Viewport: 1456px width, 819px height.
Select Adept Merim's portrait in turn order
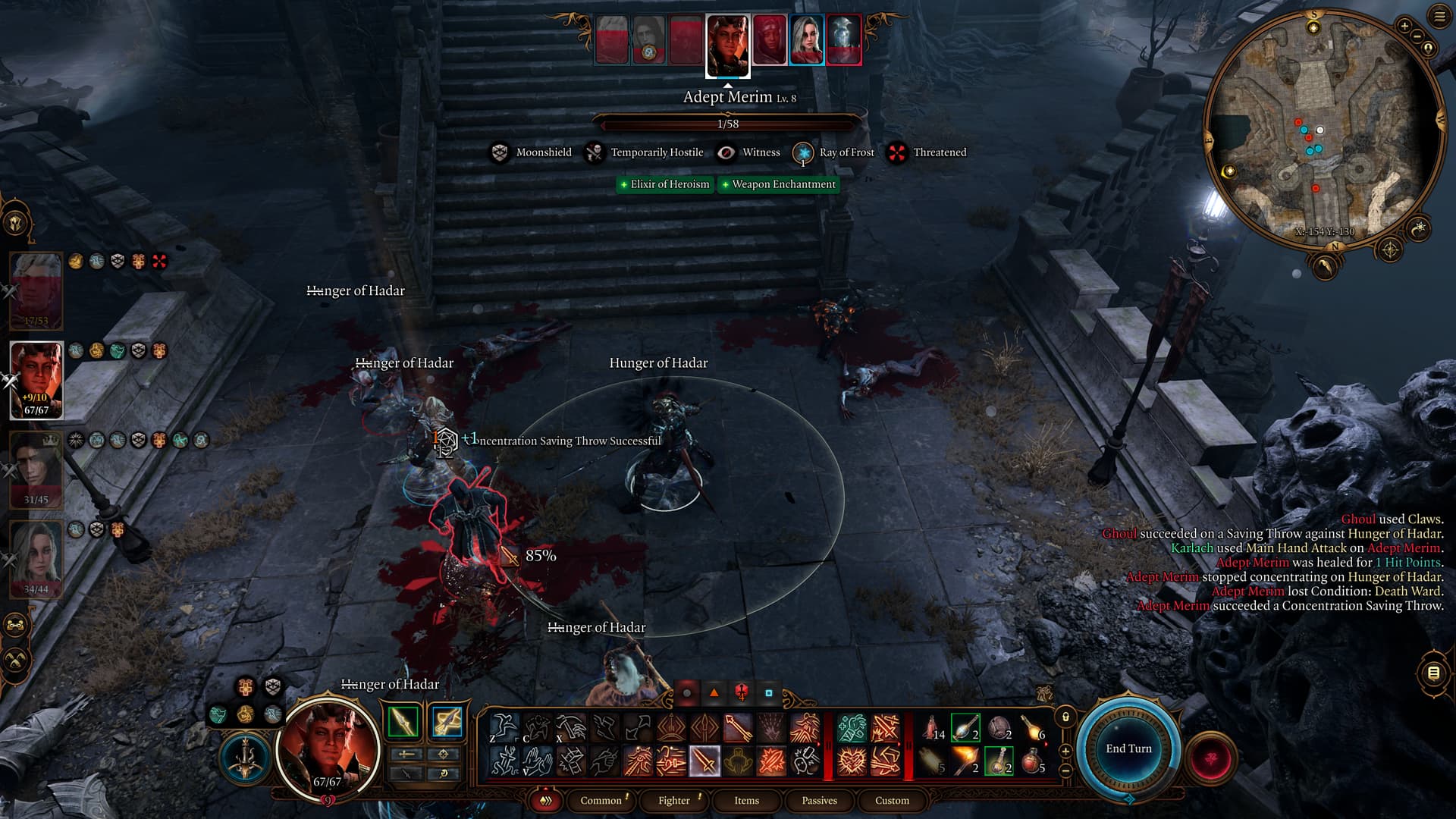tap(728, 45)
